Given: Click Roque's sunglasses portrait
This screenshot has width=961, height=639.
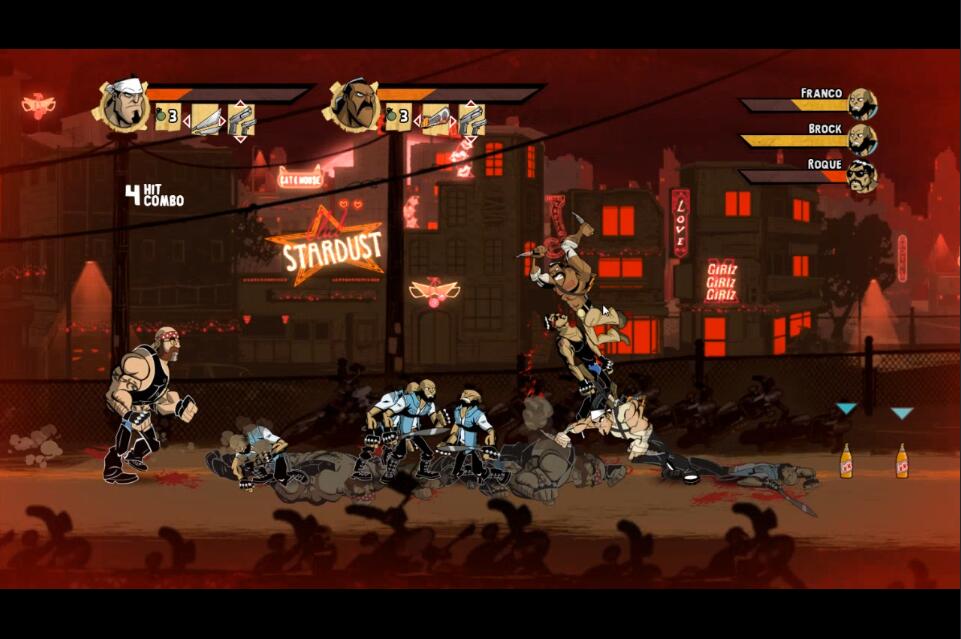Looking at the screenshot, I should tap(861, 176).
